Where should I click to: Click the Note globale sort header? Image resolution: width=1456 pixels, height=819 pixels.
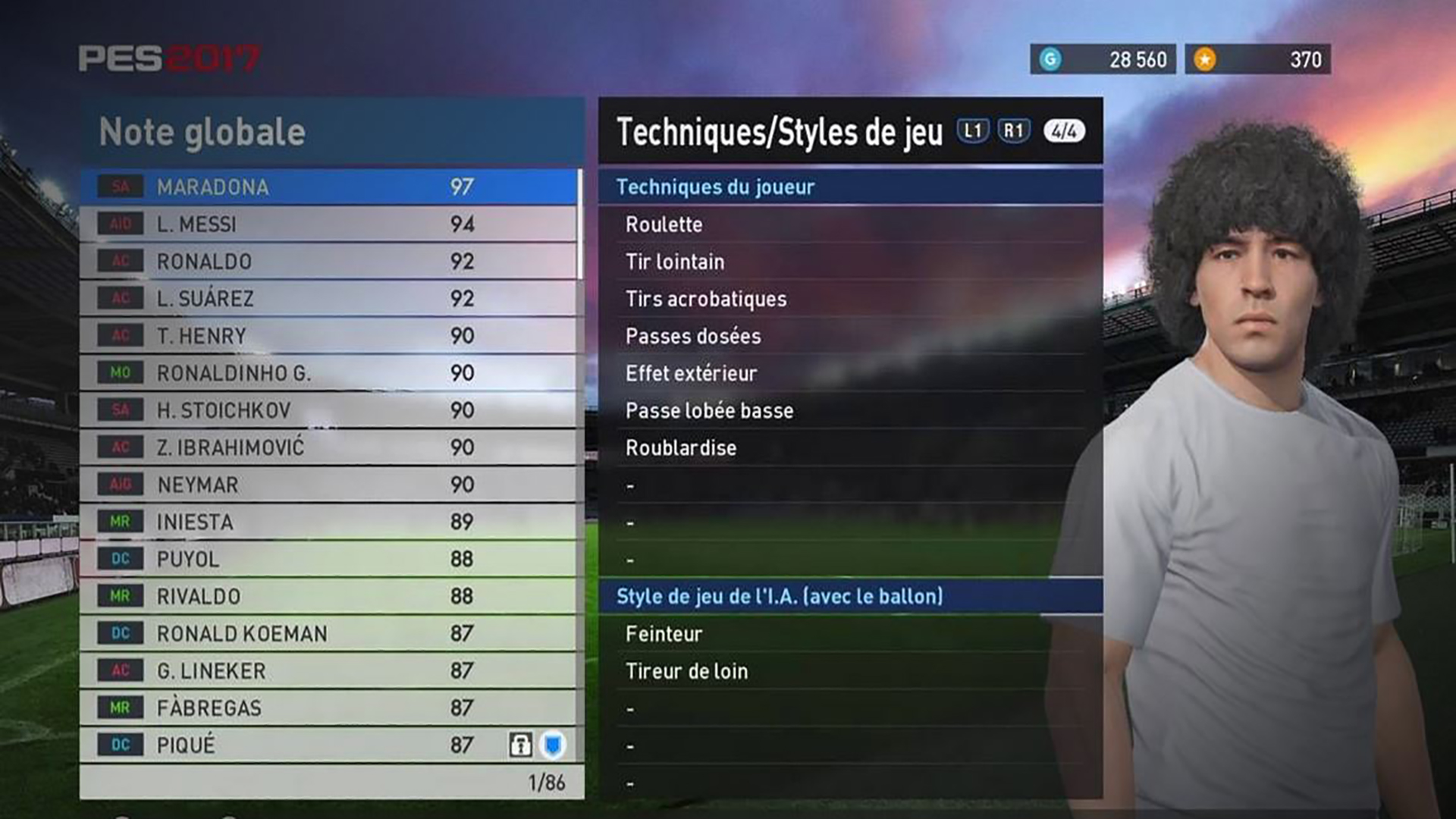(202, 132)
